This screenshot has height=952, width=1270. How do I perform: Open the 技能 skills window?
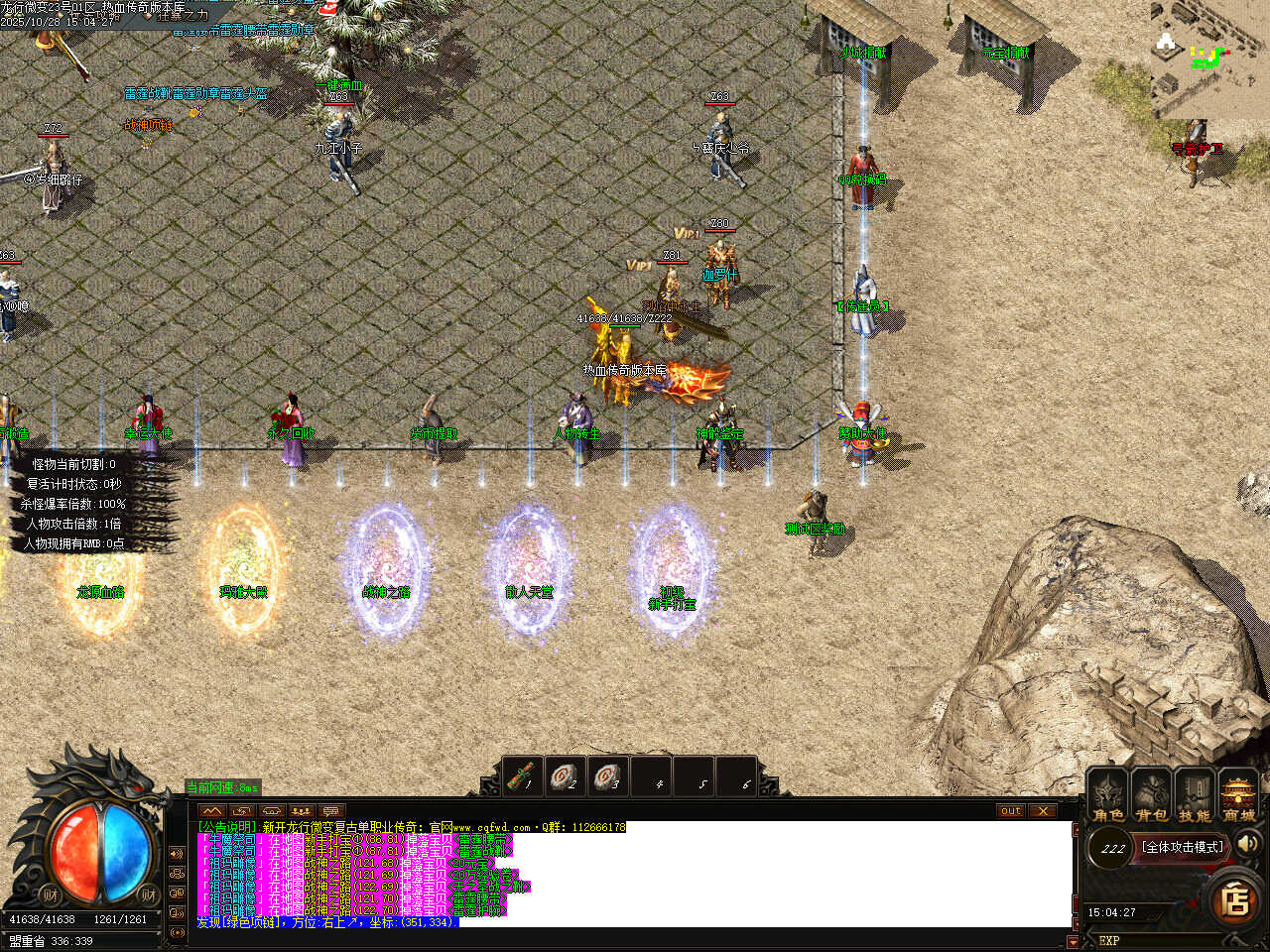[x=1195, y=797]
